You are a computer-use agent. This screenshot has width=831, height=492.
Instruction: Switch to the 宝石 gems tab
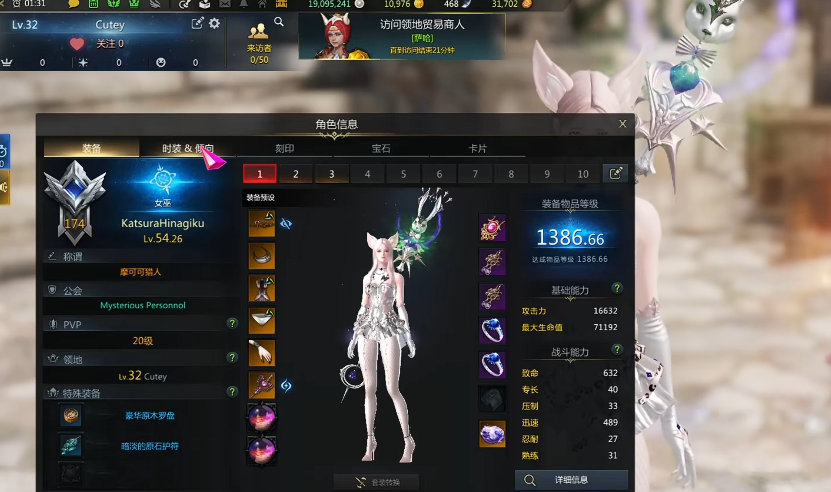(x=381, y=149)
